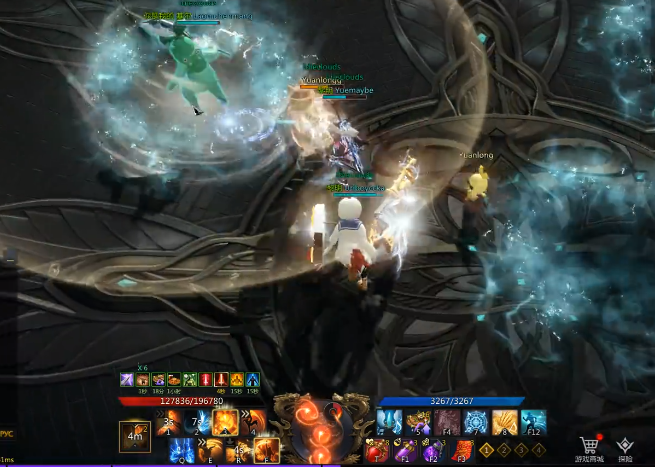Viewport: 655px width, 467px height.
Task: Switch to hotbar page 3
Action: [x=521, y=451]
